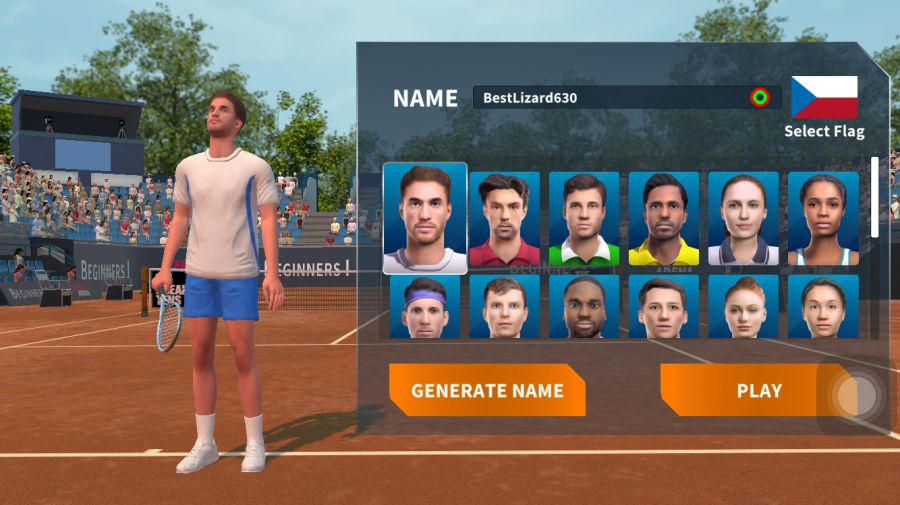This screenshot has height=505, width=900.
Task: Choose the woman avatar in the light blue top
Action: tap(823, 219)
